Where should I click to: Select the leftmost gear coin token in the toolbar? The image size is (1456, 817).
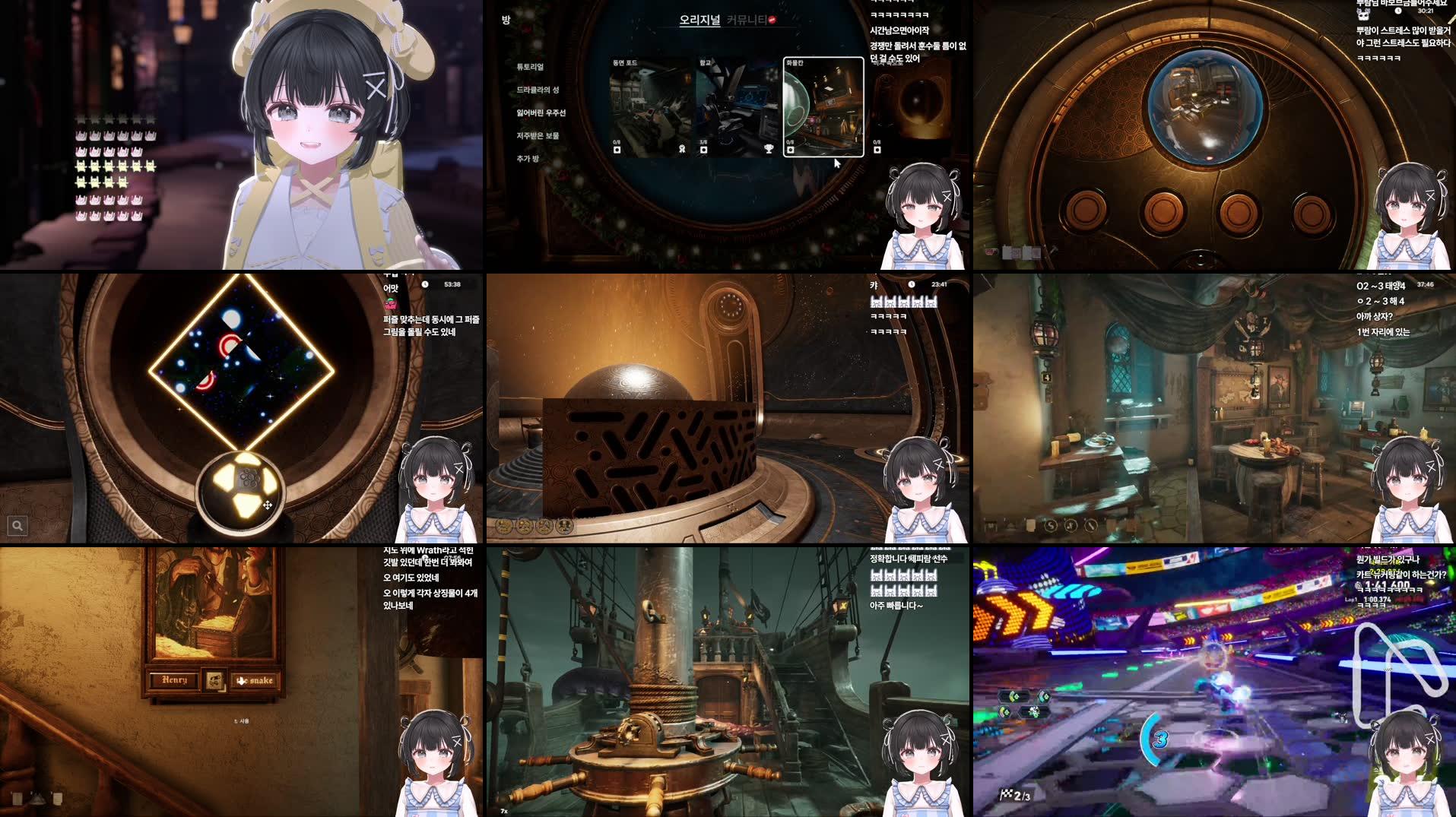(503, 527)
